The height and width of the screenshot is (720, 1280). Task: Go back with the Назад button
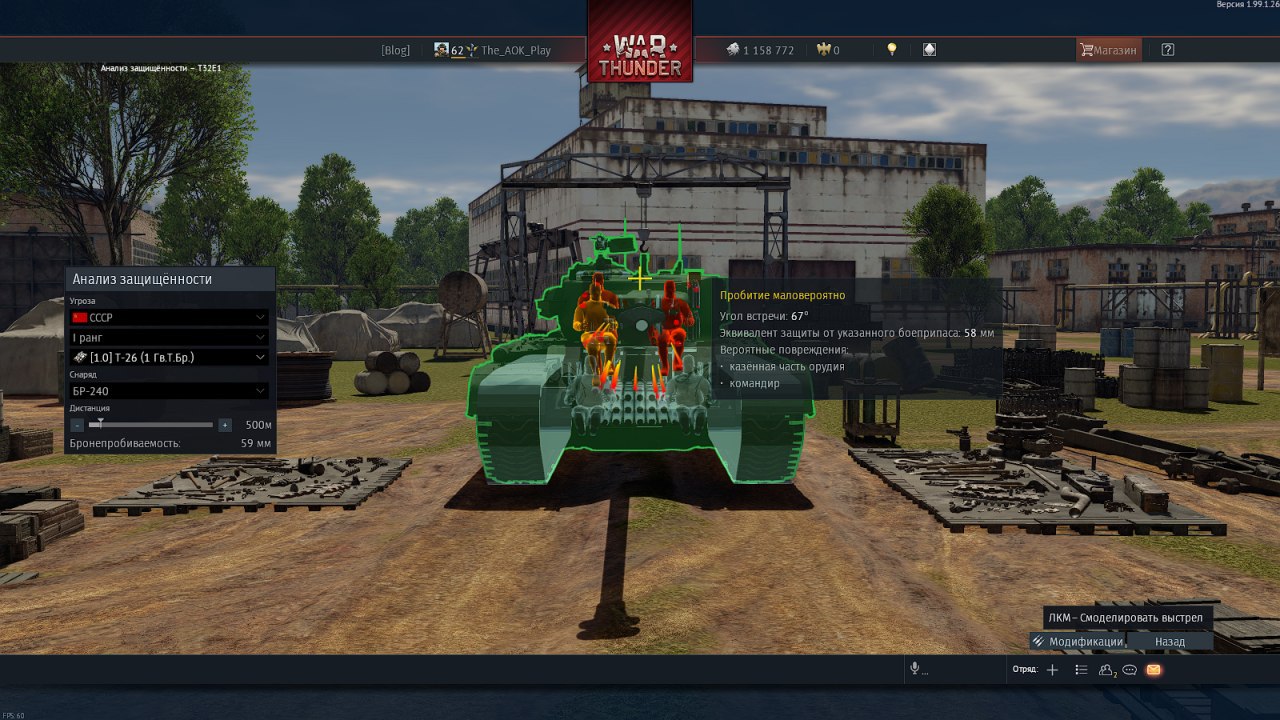click(1170, 642)
